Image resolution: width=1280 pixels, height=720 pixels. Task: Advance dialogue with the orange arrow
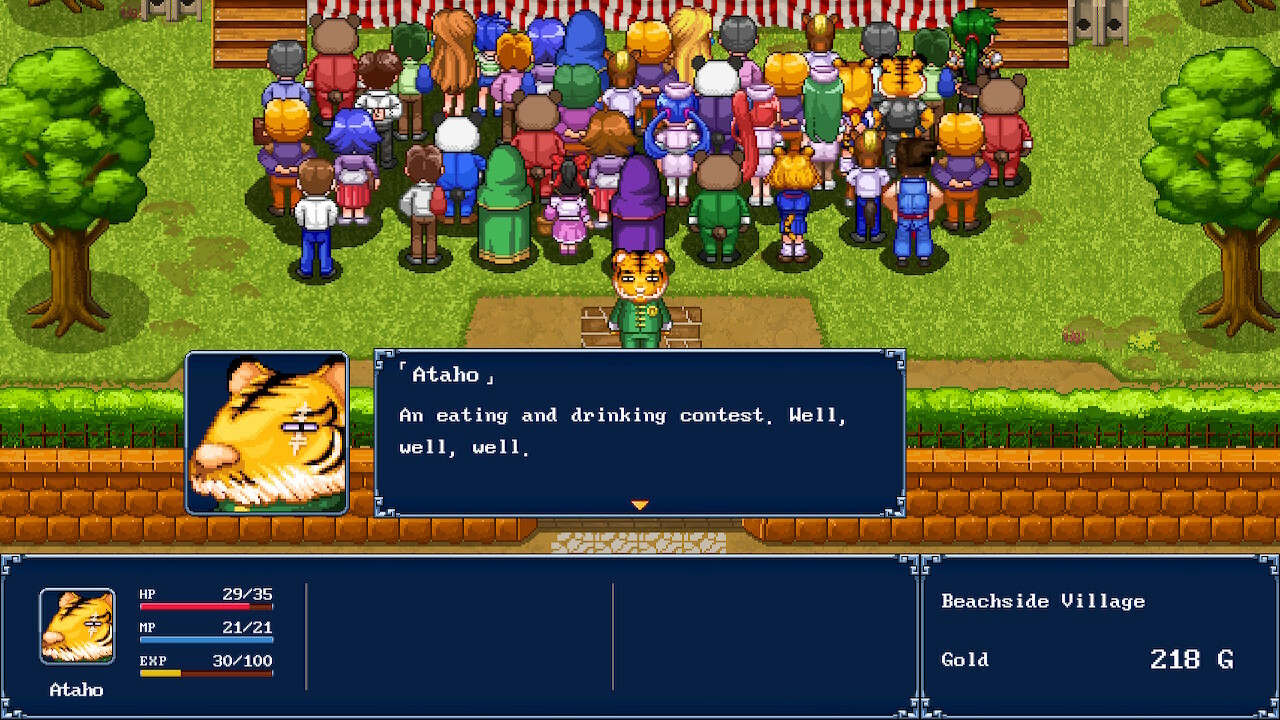point(640,505)
